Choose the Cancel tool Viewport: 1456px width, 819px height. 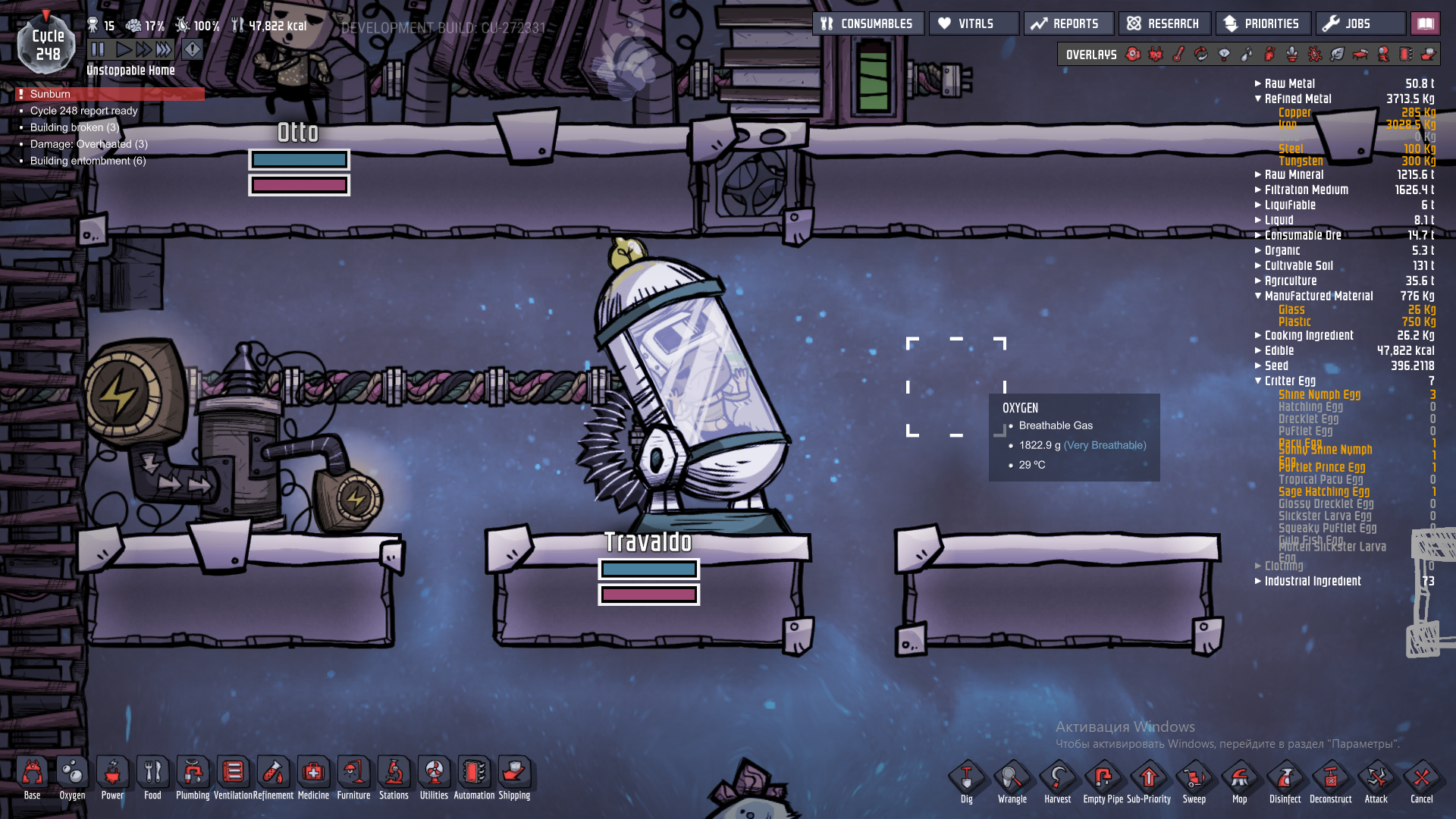pos(1421,781)
